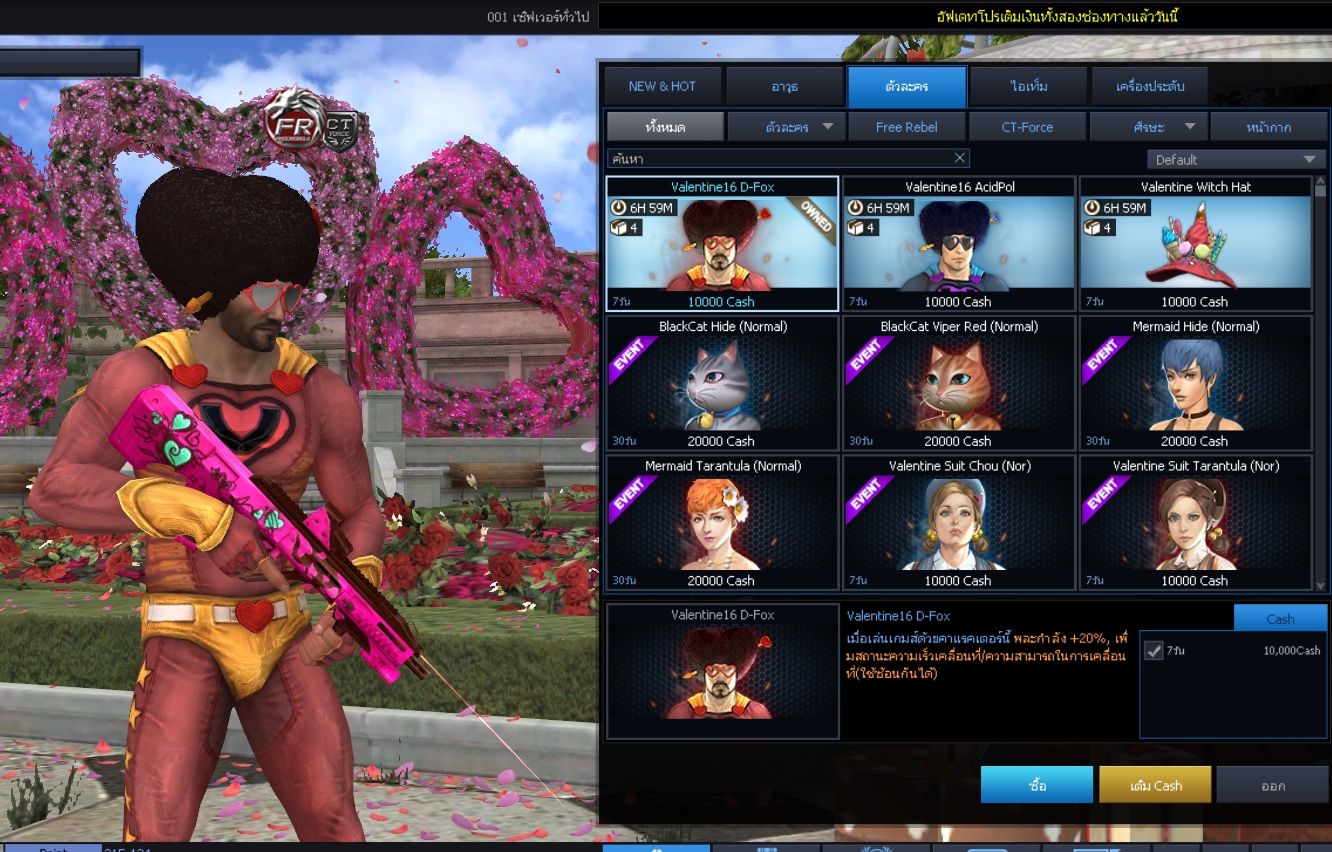Viewport: 1332px width, 852px height.
Task: Click the เติม Cash top-up button
Action: 1155,784
